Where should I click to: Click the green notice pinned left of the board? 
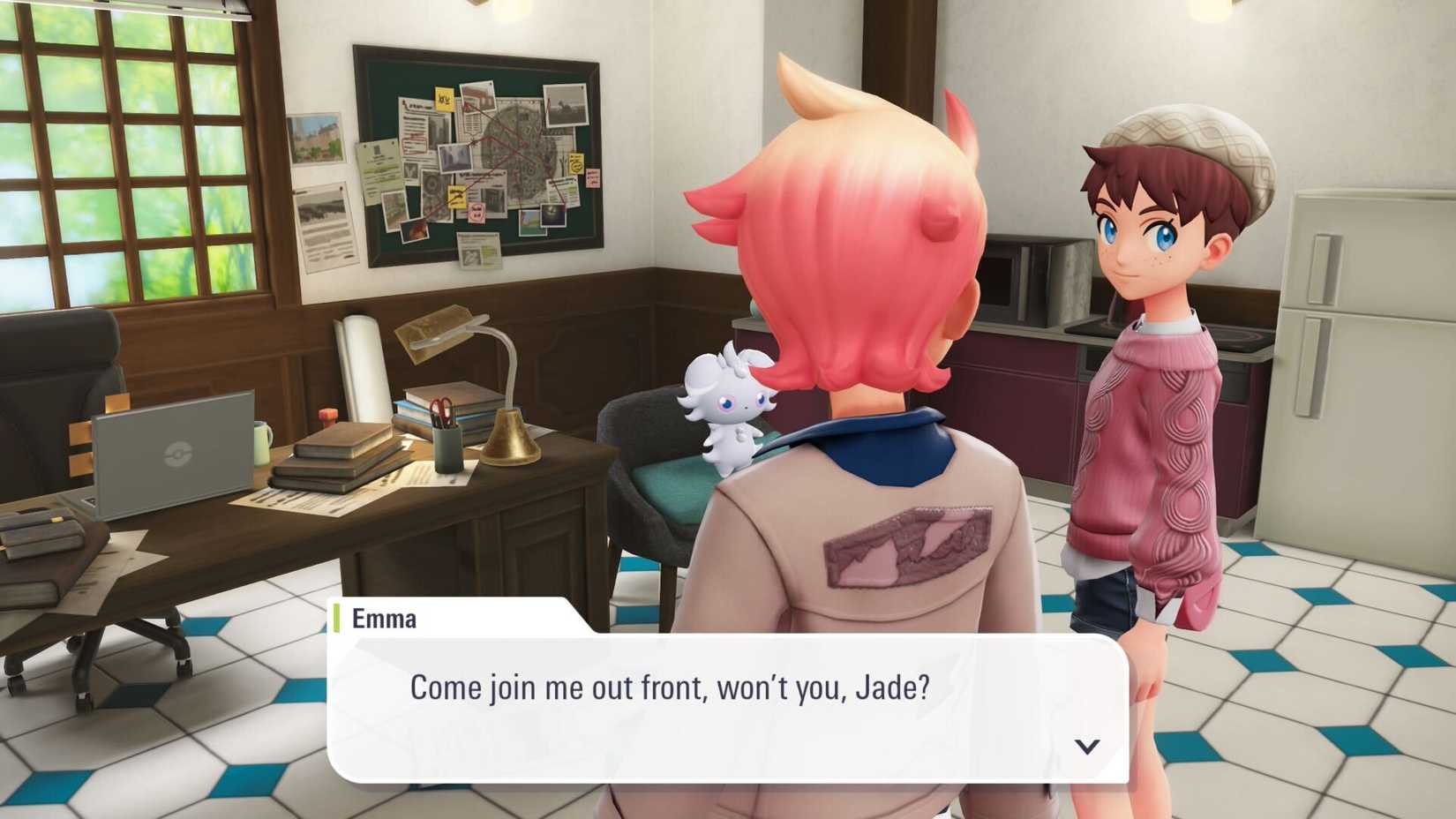pos(376,168)
